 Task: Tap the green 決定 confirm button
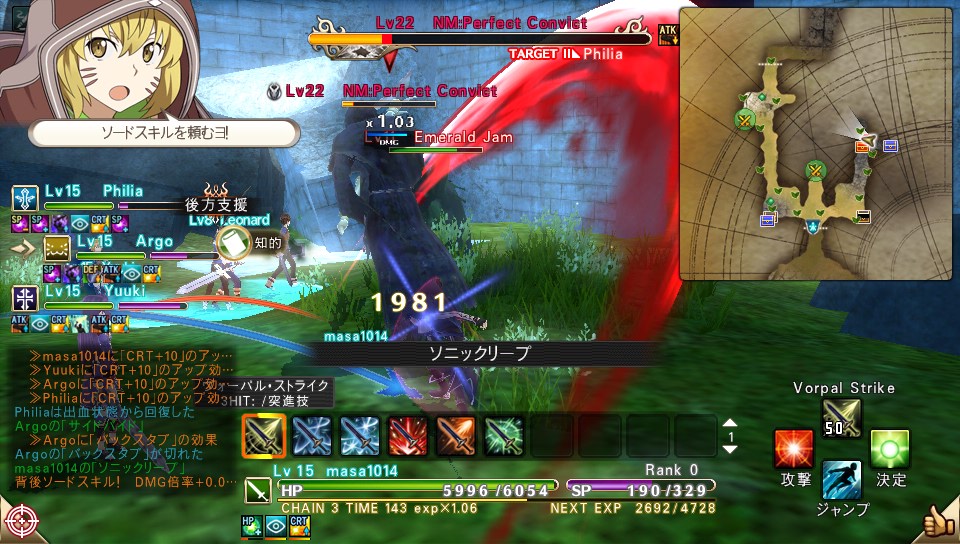pos(889,449)
